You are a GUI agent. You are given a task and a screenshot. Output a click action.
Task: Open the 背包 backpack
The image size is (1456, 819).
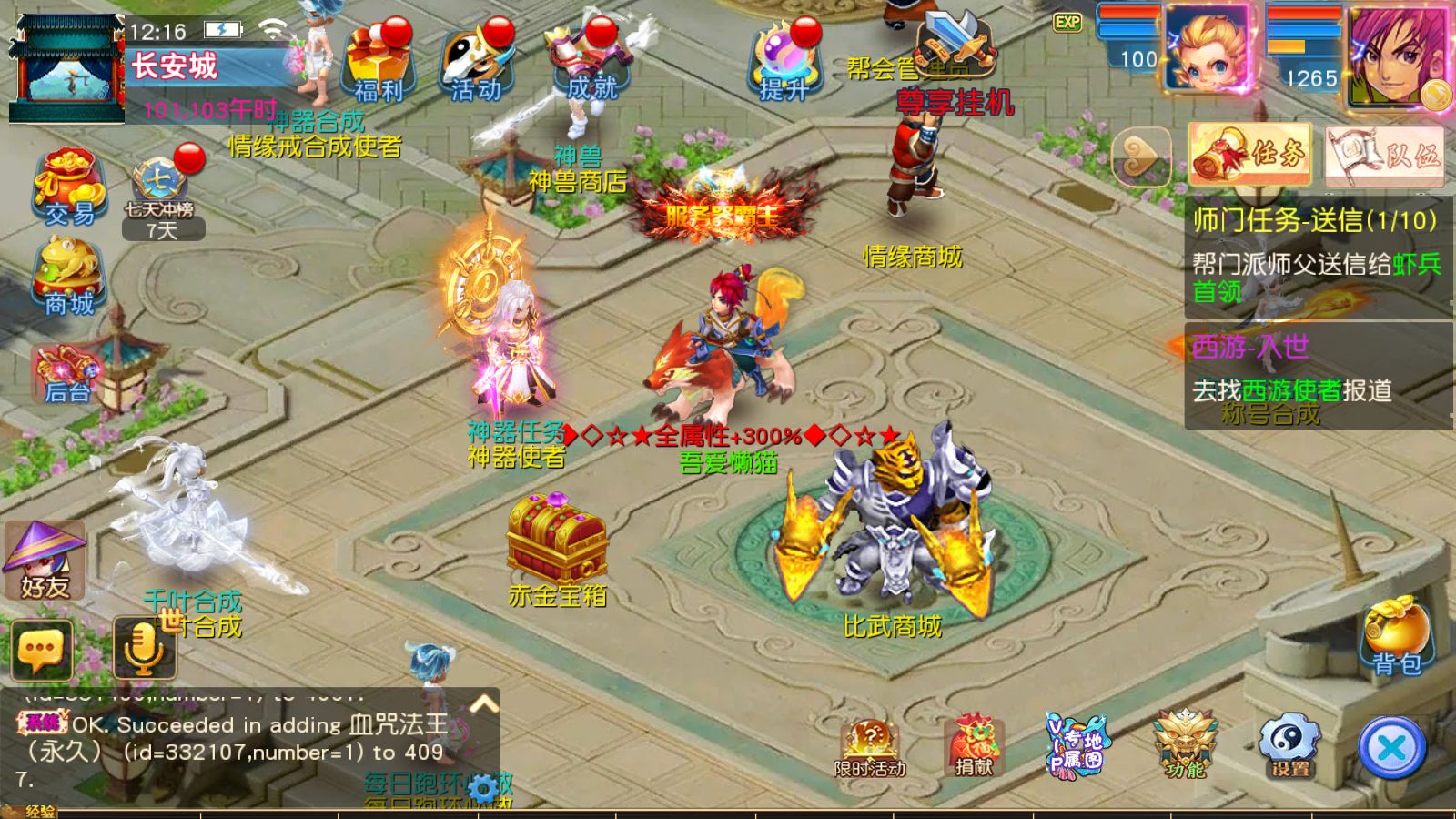click(x=1396, y=637)
